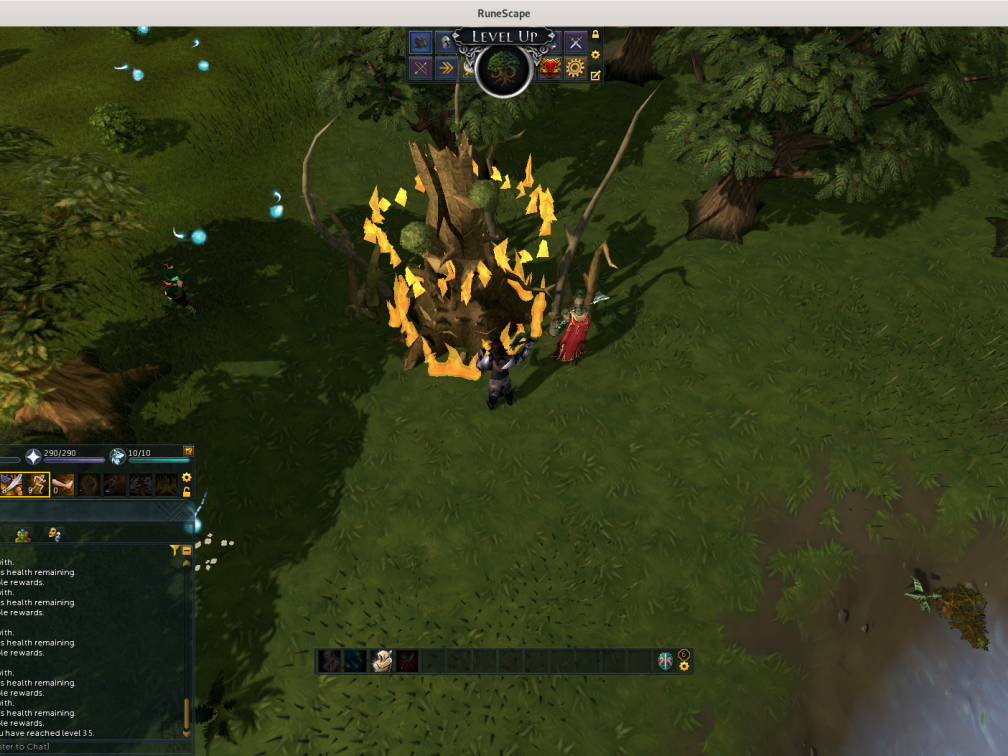Click the double arrow ribbon icon
The height and width of the screenshot is (756, 1008).
click(x=446, y=68)
